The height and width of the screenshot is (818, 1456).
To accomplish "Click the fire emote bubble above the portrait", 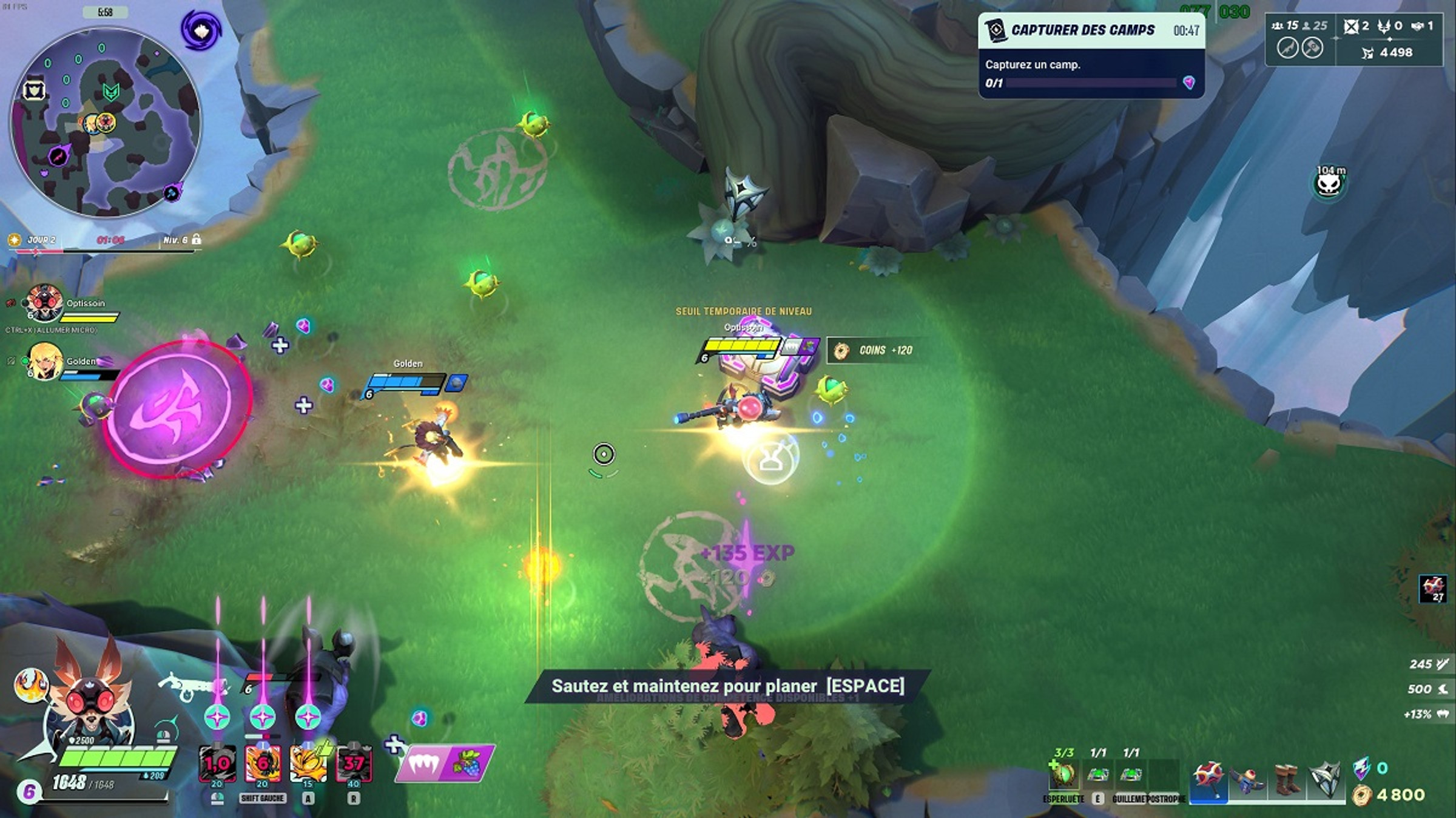I will coord(31,684).
